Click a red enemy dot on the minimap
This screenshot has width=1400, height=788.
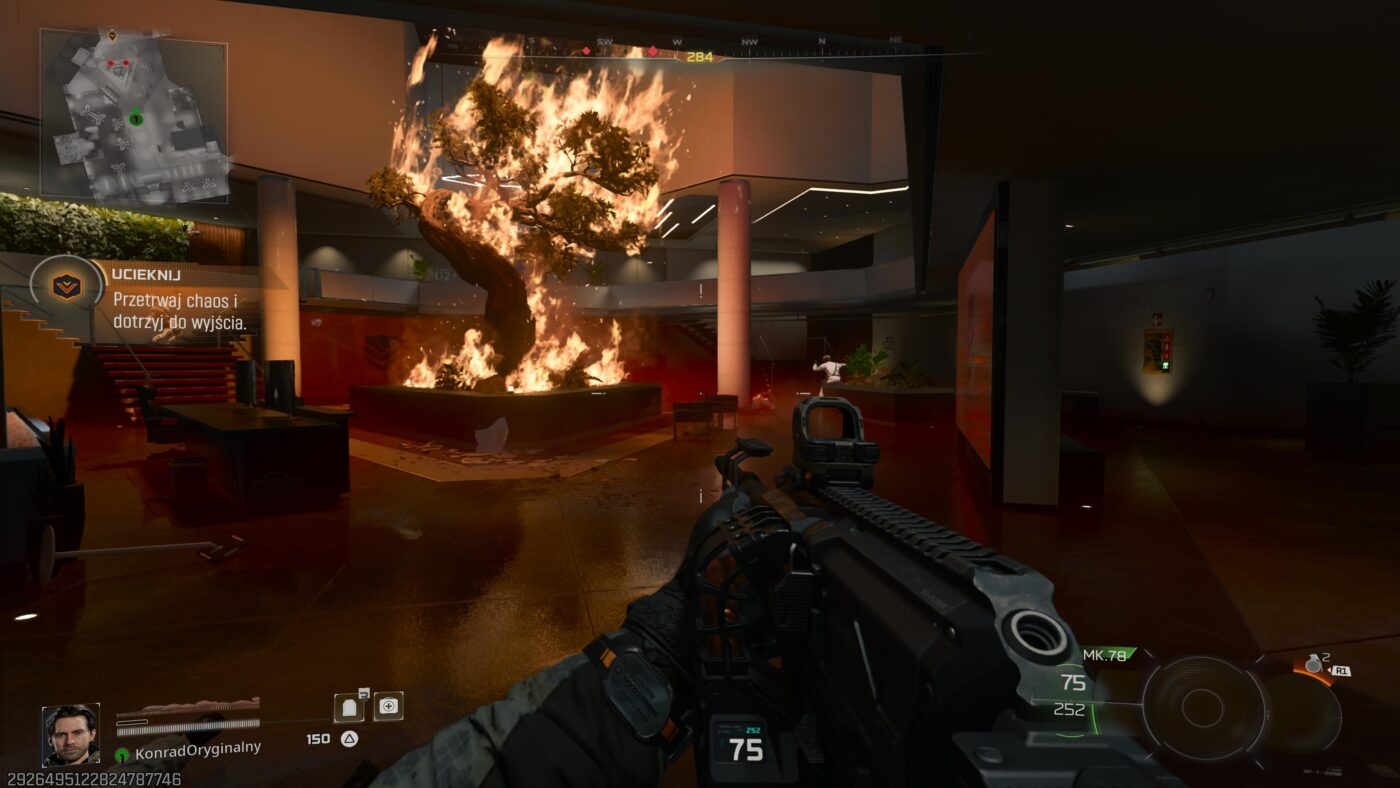click(111, 62)
